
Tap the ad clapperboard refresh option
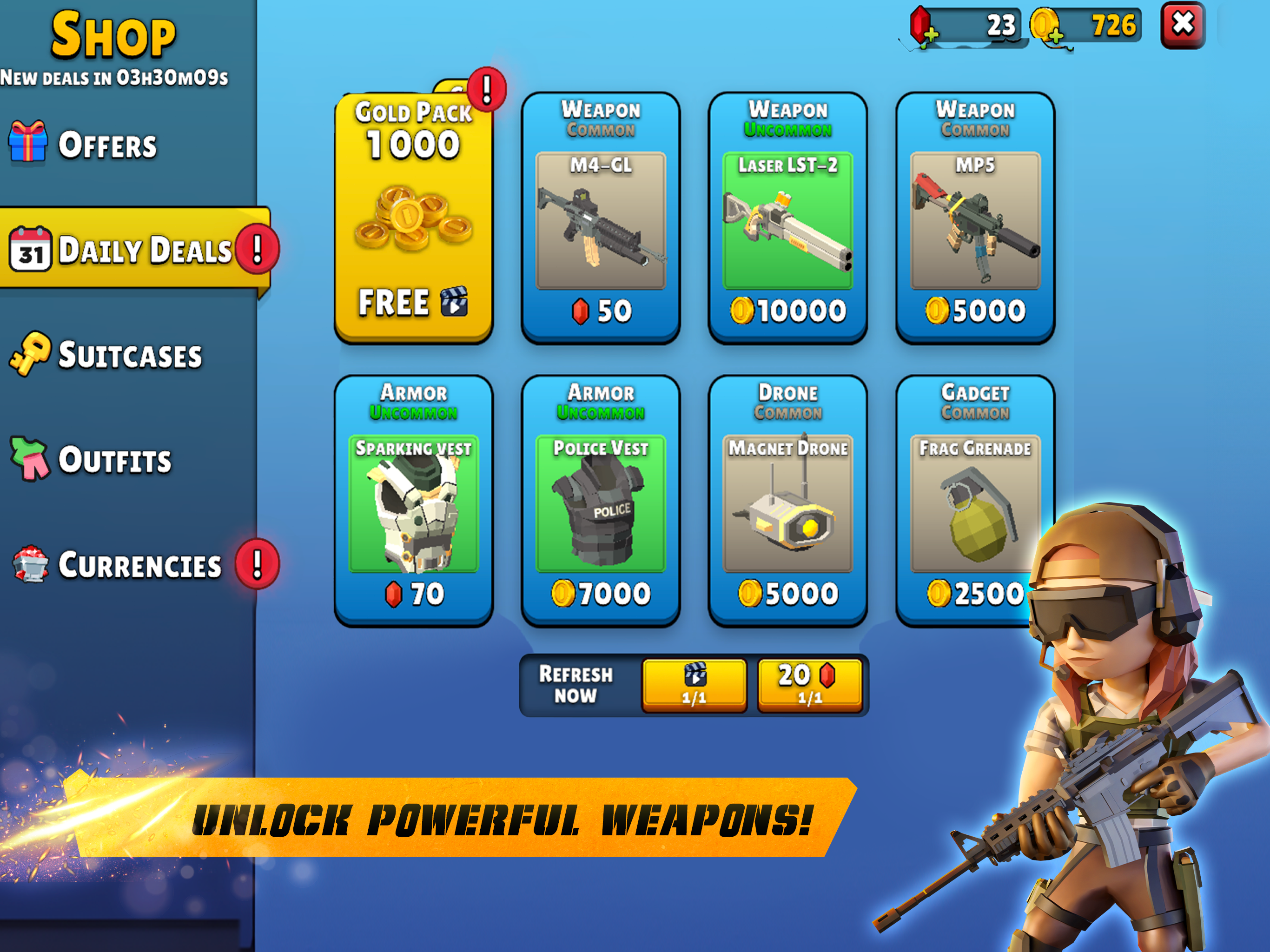(x=694, y=684)
